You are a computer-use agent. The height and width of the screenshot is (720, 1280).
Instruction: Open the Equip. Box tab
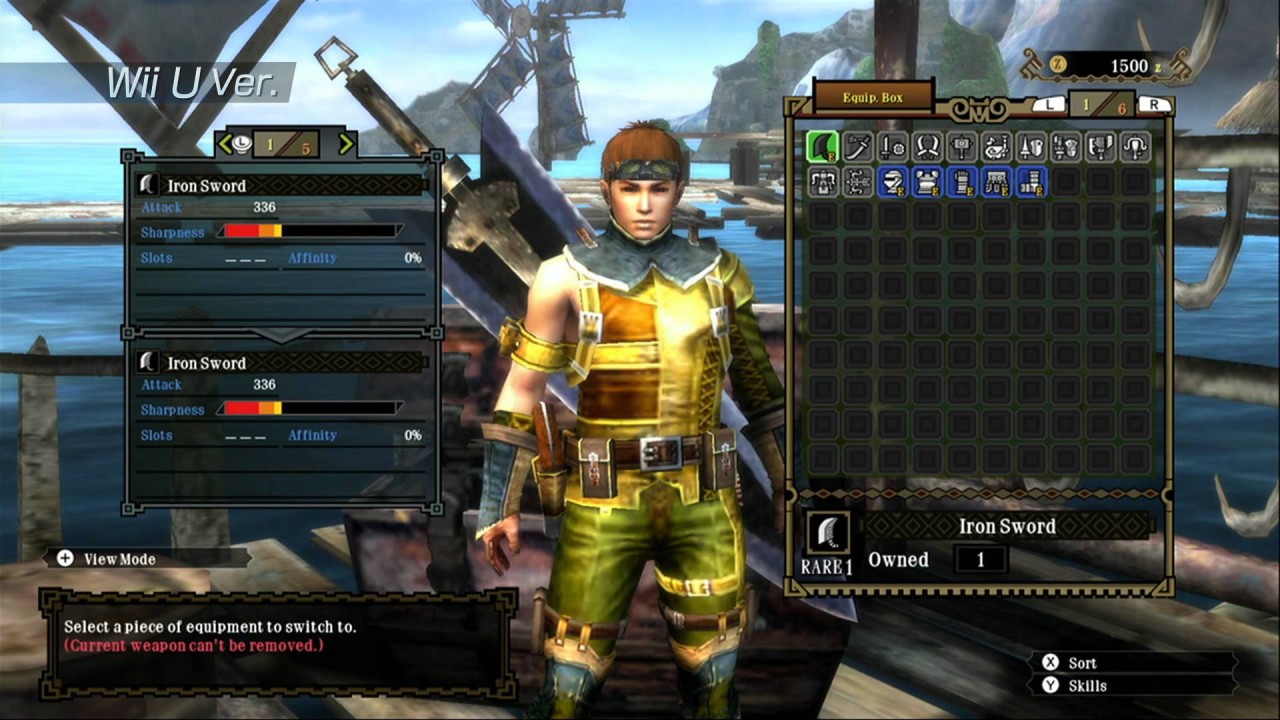click(x=873, y=98)
